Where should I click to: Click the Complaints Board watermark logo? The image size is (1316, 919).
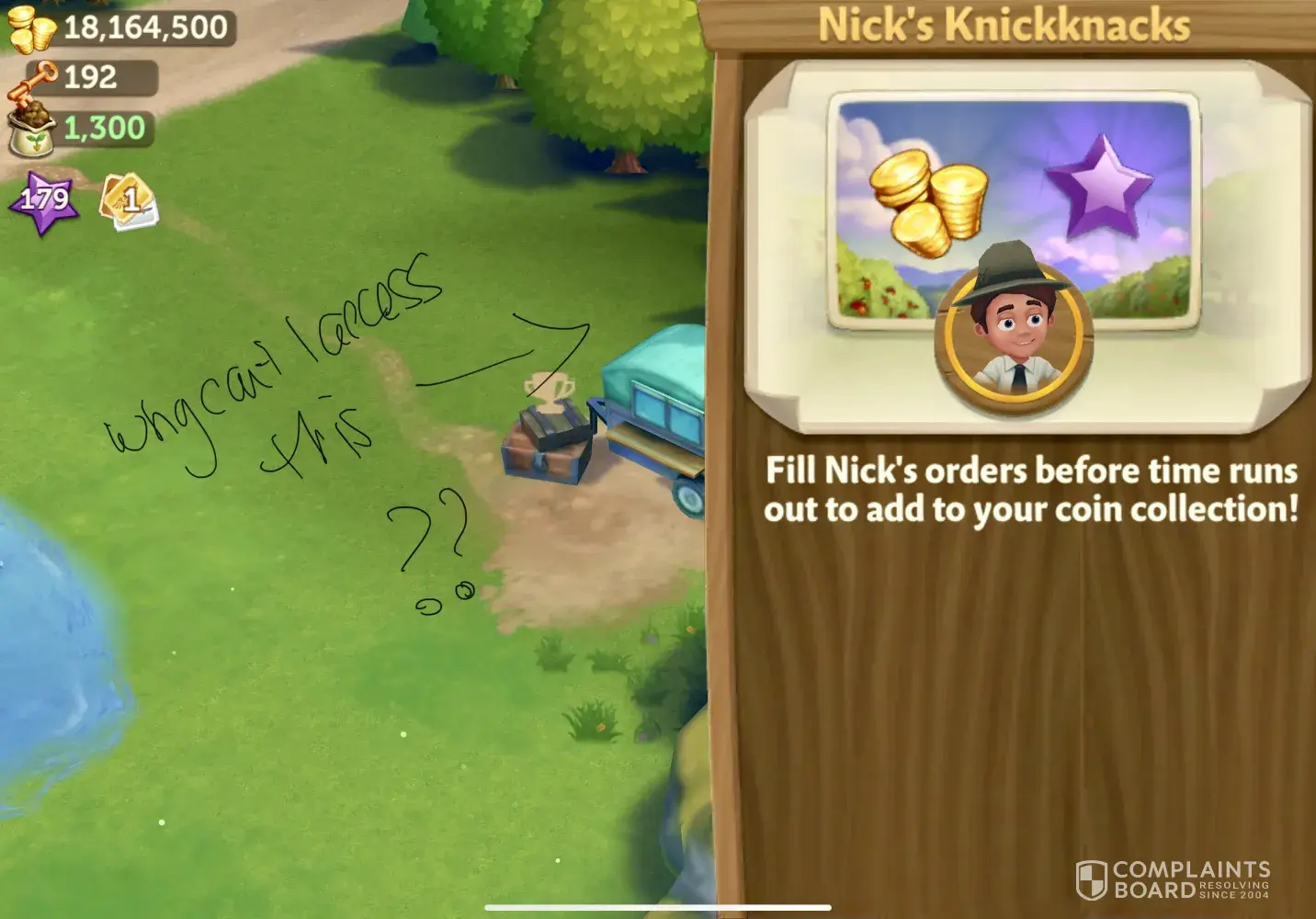(x=1173, y=879)
